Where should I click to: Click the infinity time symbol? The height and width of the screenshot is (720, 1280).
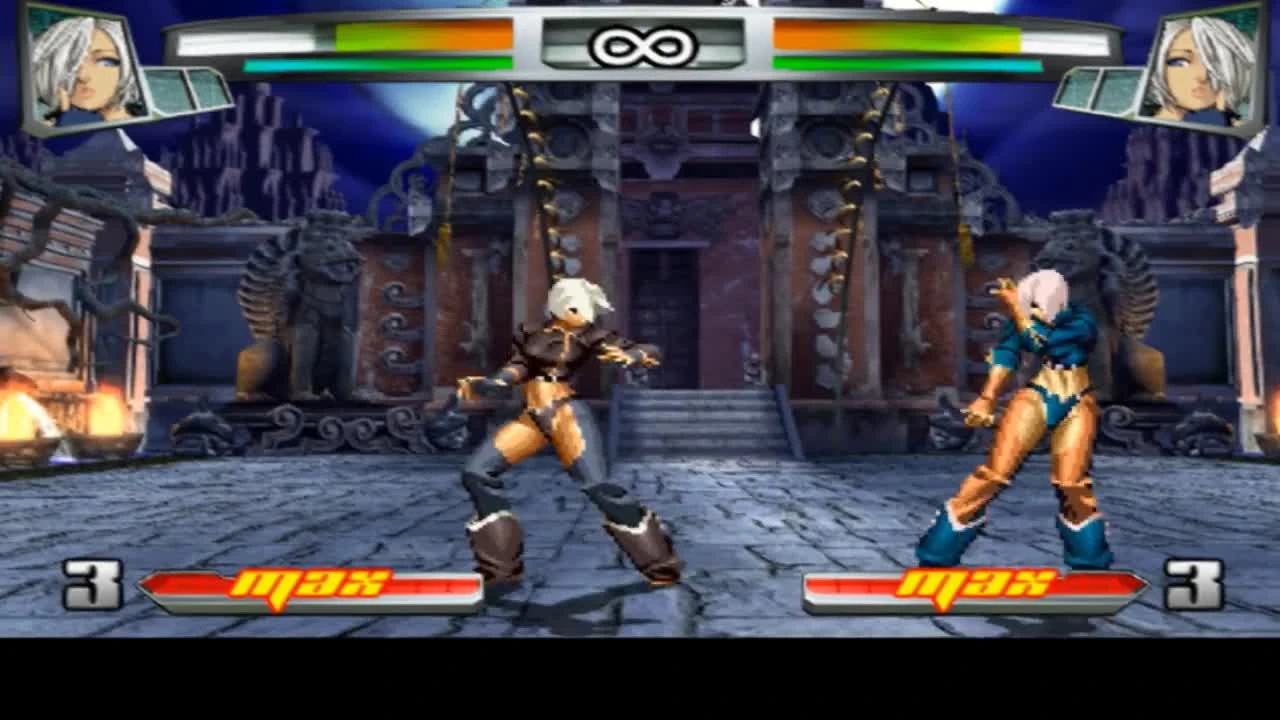(x=640, y=44)
